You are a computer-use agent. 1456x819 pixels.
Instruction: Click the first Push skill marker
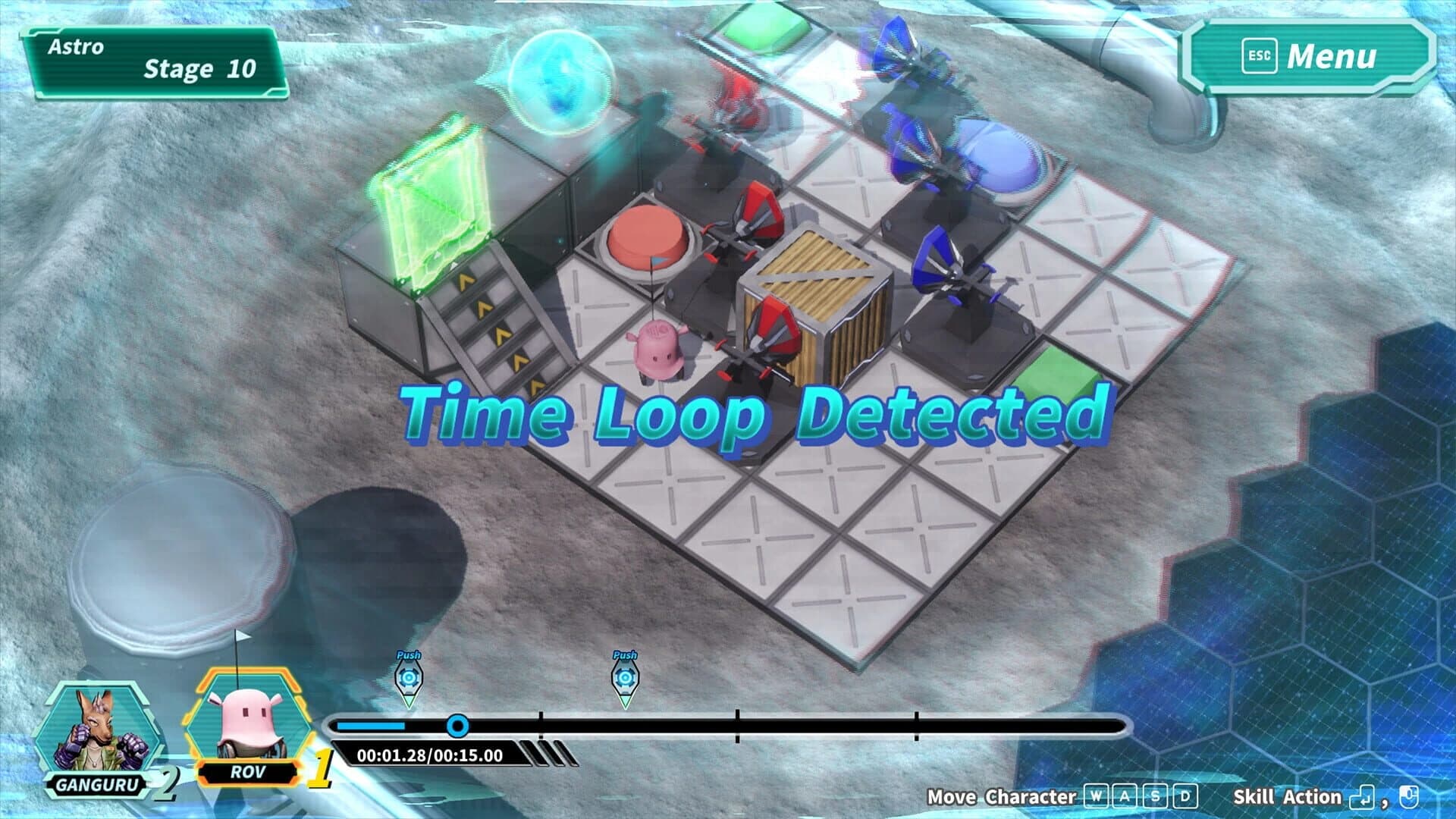pyautogui.click(x=409, y=679)
